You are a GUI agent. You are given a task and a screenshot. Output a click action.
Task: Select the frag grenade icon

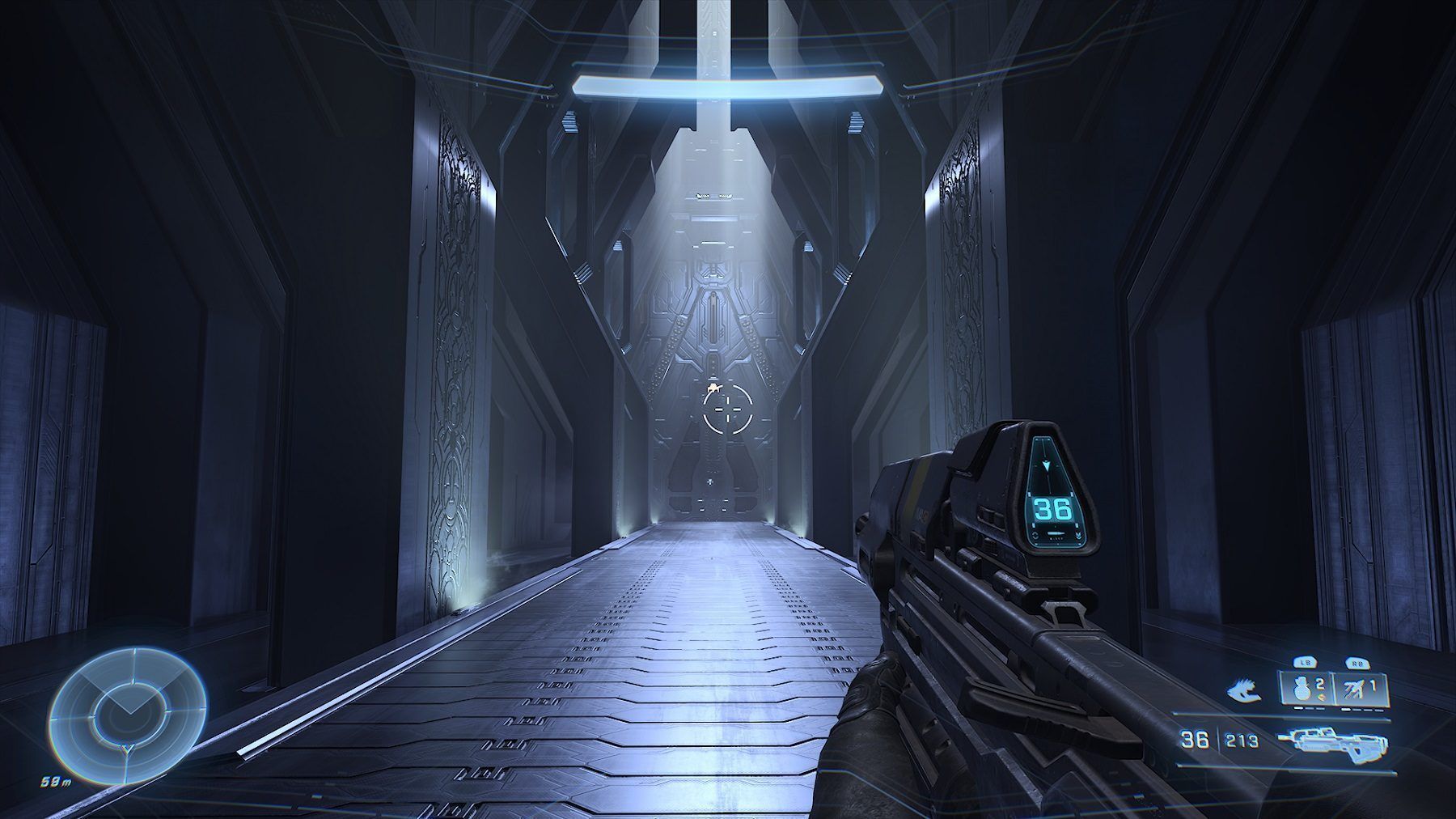click(1301, 689)
